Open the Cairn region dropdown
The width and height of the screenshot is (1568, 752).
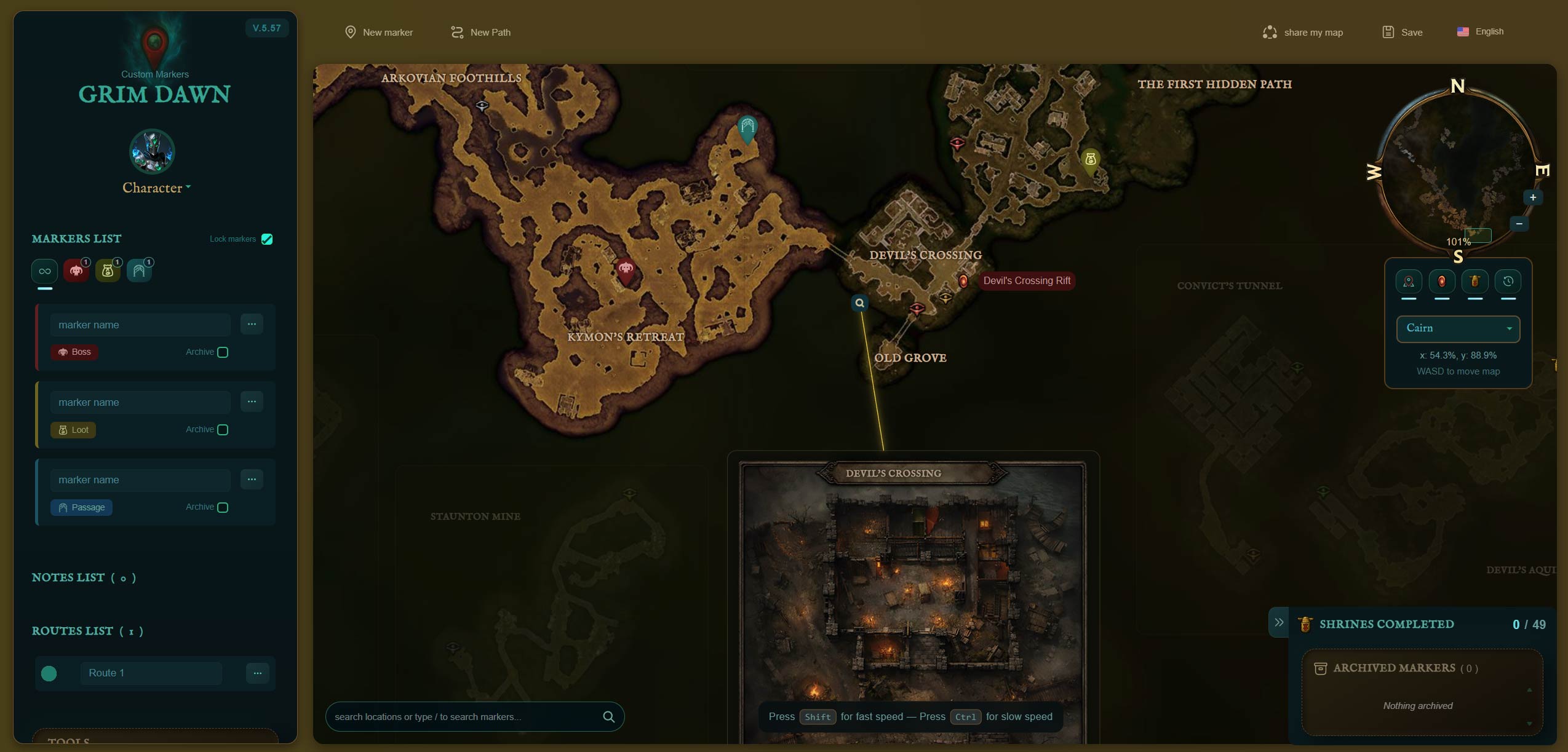(x=1458, y=328)
